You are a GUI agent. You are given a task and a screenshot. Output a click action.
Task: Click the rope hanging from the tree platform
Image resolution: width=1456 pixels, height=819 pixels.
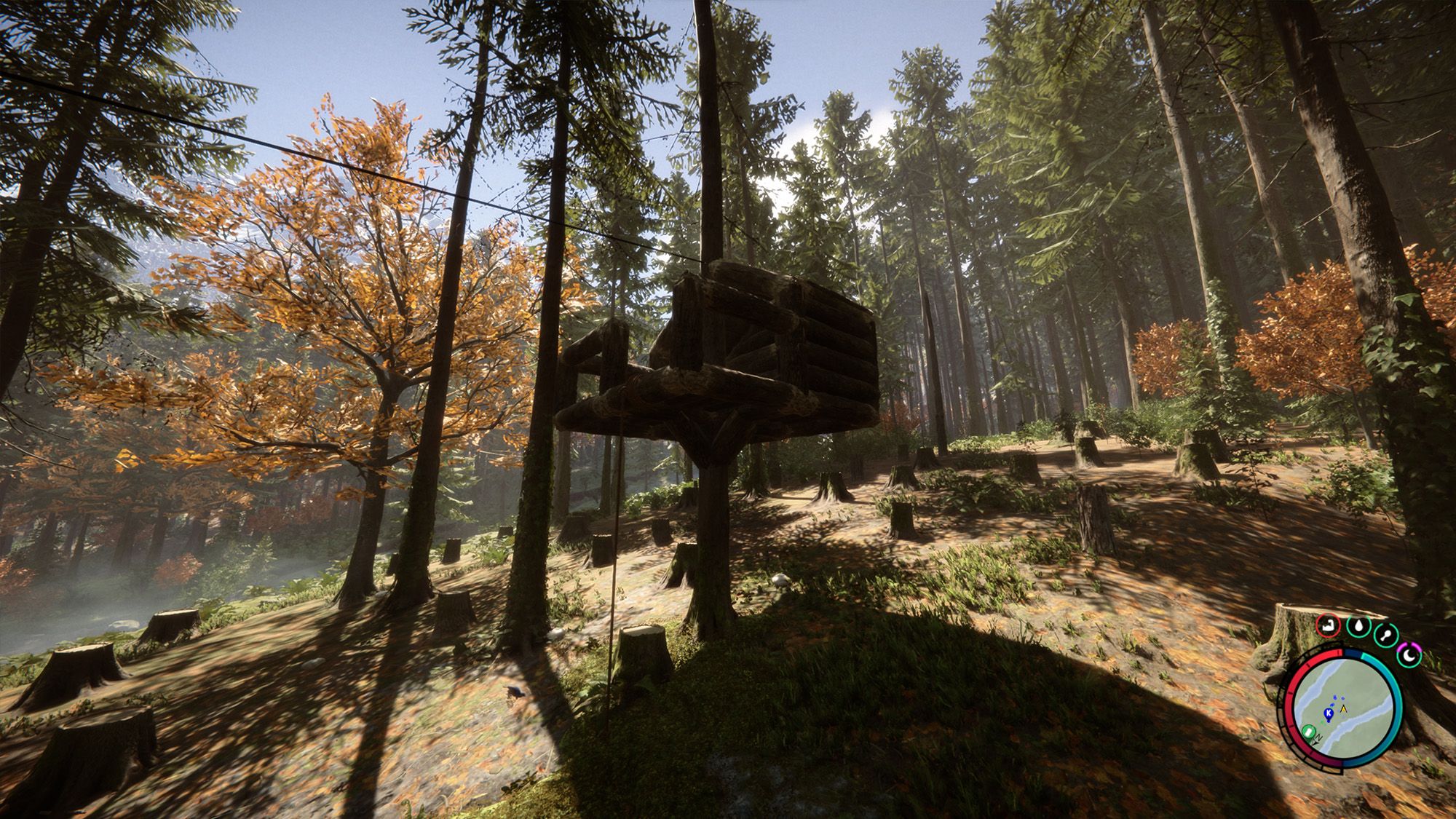pos(614,582)
